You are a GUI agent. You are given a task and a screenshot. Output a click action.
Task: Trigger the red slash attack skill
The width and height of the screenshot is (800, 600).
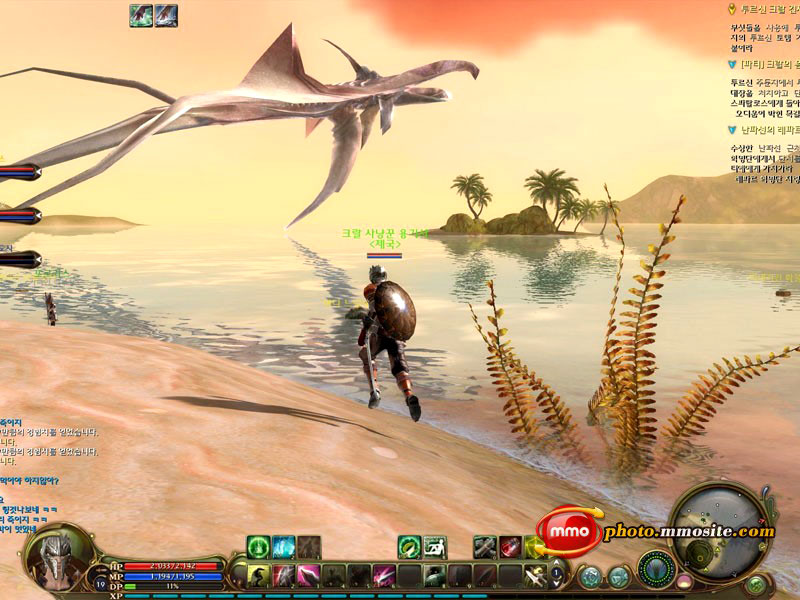coord(284,575)
